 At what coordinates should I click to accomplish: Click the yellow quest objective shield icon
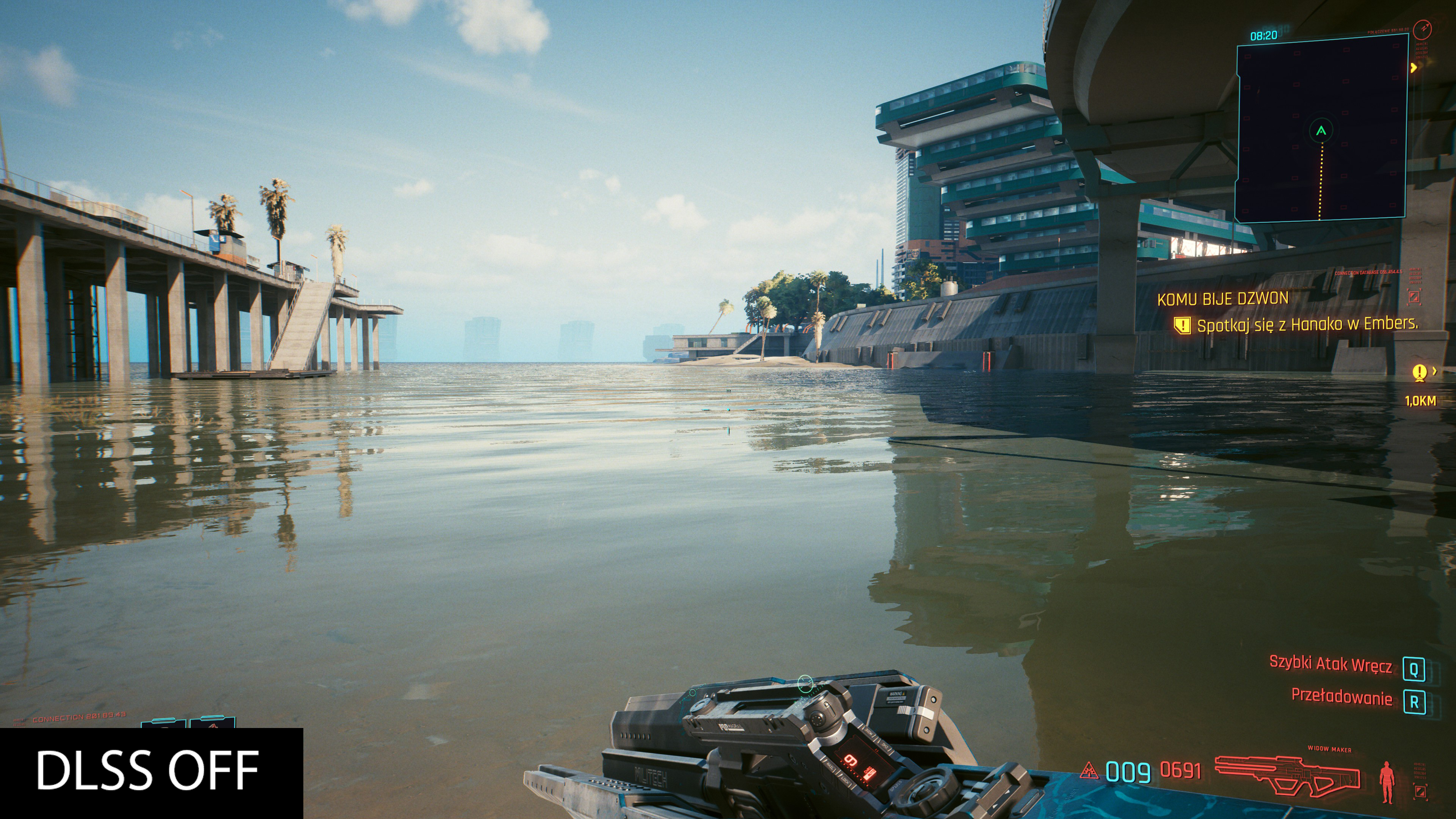[x=1182, y=325]
